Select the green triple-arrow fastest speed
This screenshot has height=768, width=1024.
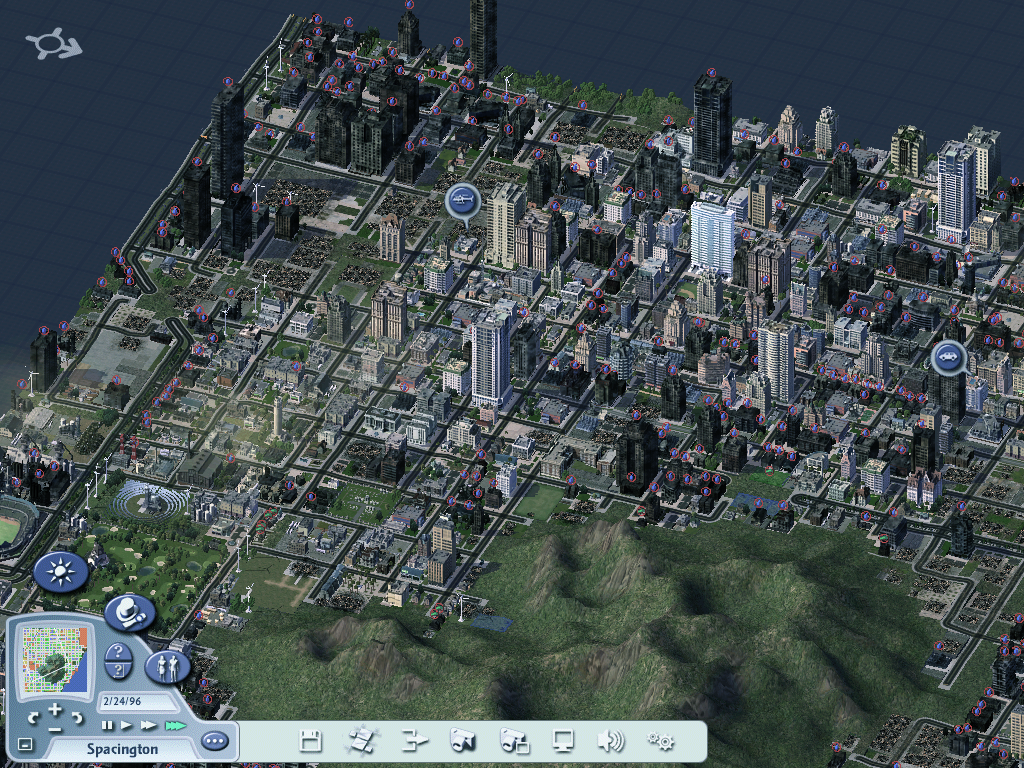click(176, 724)
